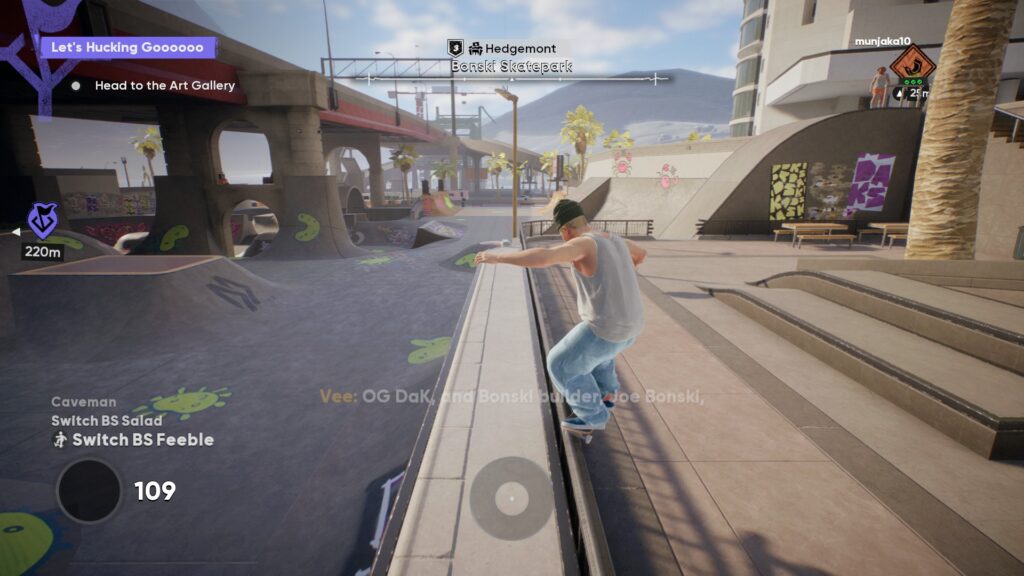Select the "Head to the Art Gallery" objective

point(164,86)
